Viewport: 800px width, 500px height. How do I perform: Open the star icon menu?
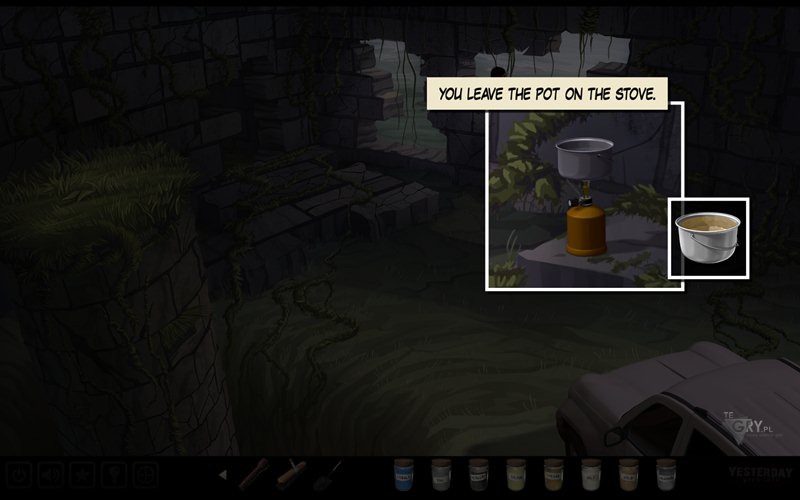pos(83,474)
